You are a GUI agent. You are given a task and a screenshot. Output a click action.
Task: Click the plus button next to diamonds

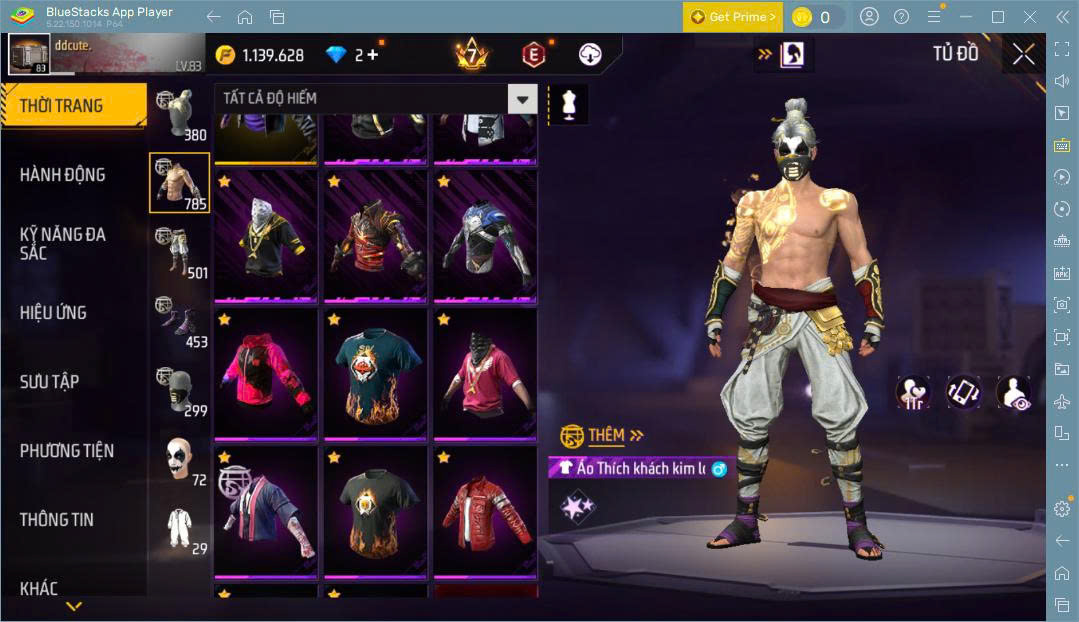coord(373,55)
